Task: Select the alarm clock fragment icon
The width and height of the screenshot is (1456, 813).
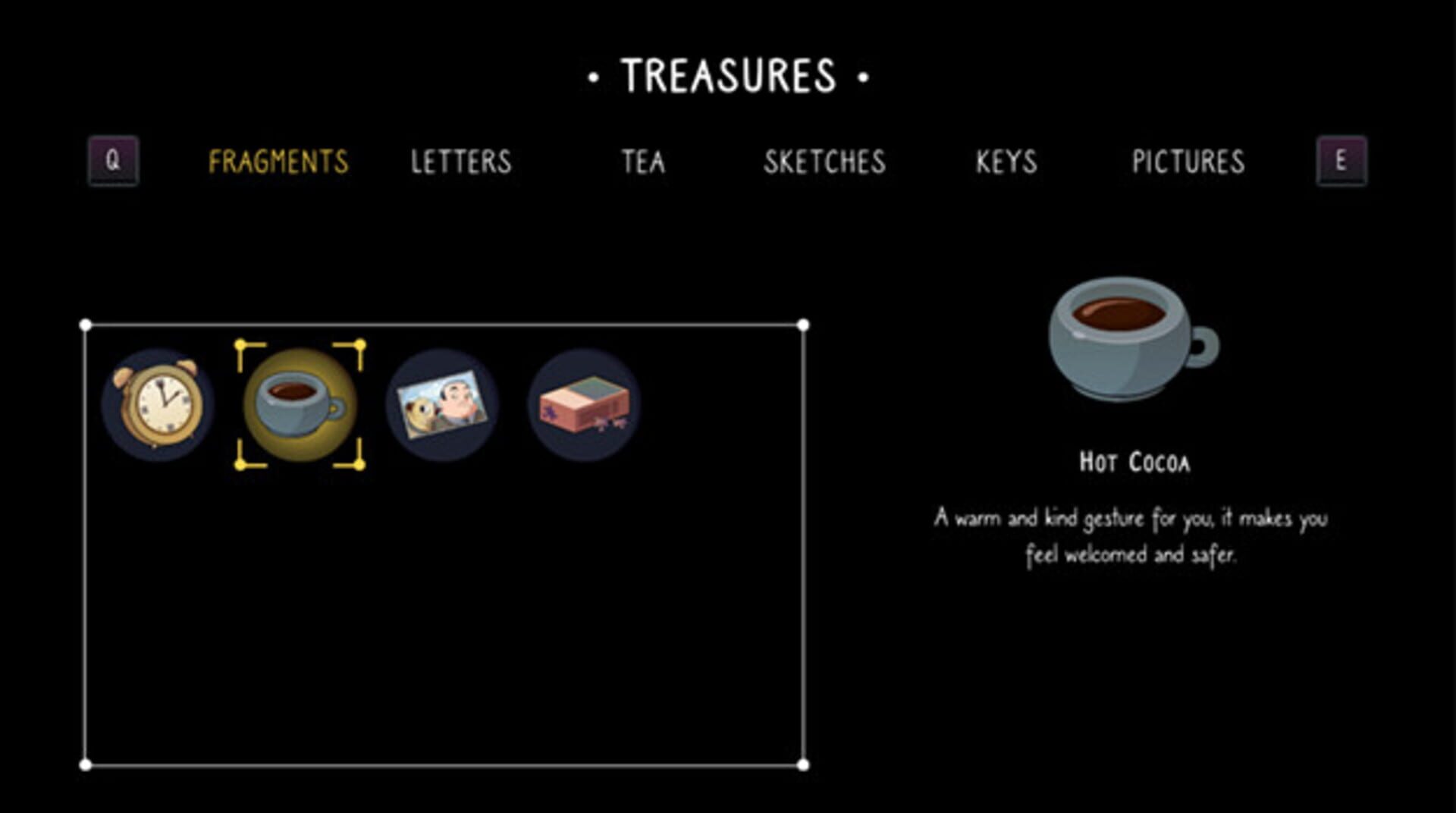Action: [157, 402]
